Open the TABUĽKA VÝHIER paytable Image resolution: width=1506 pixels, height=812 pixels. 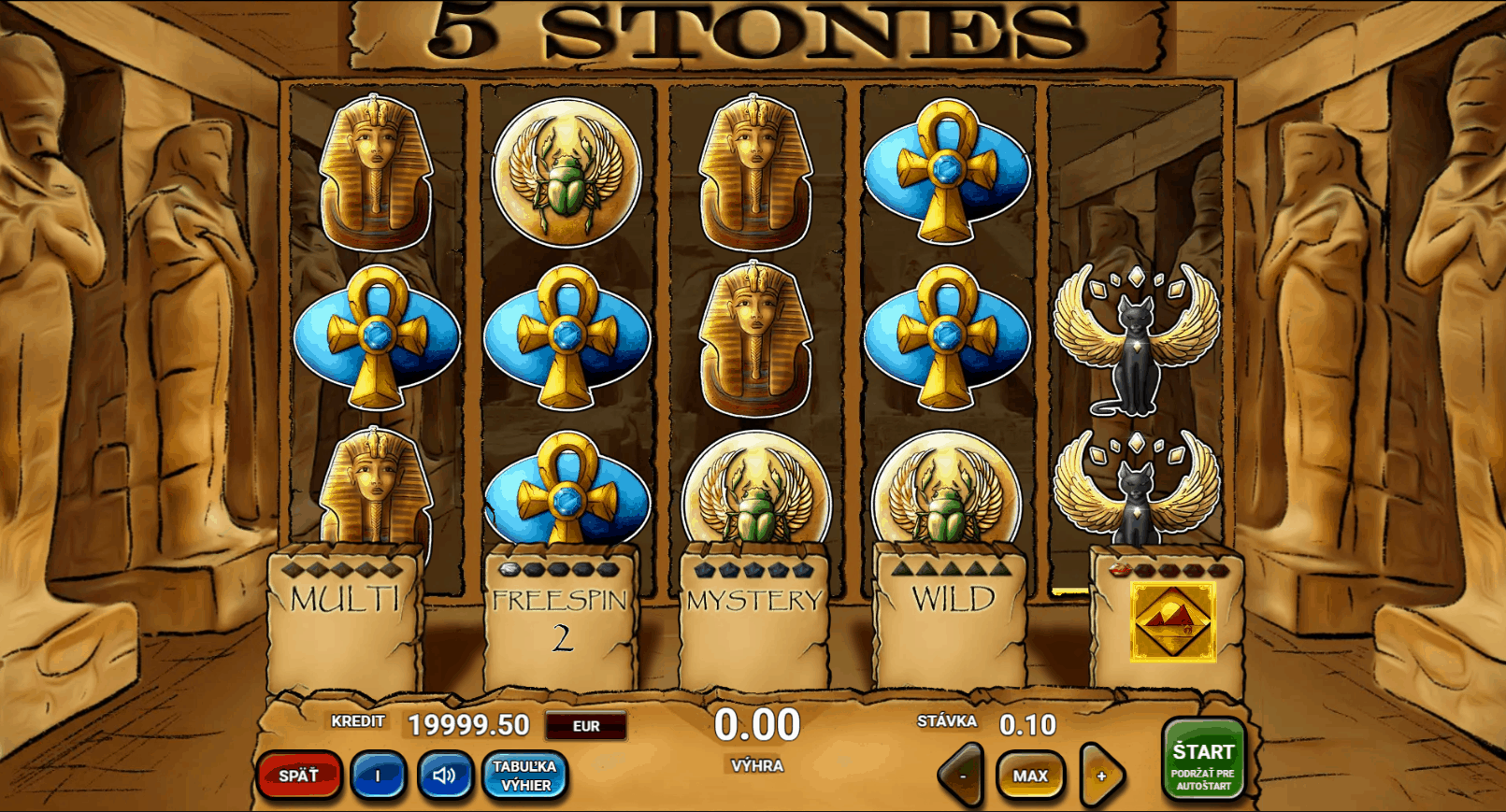click(x=524, y=776)
